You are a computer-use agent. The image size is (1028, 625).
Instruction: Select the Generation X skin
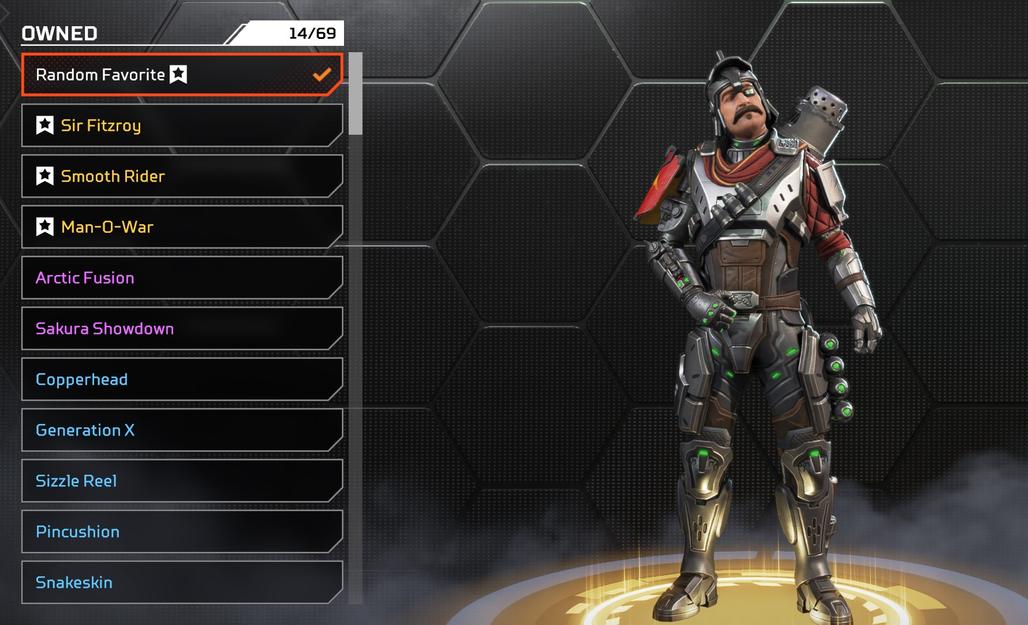click(x=182, y=431)
